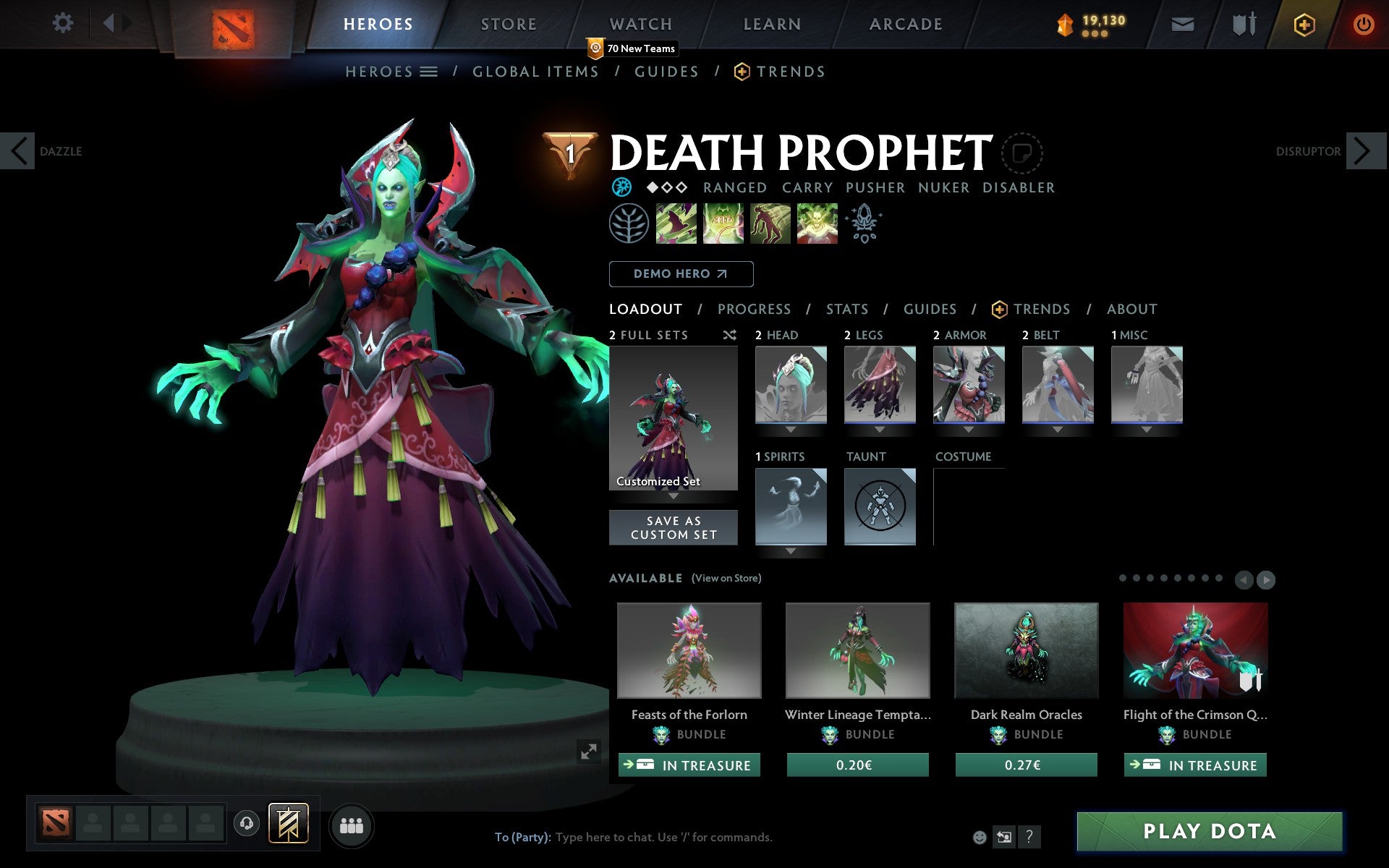1389x868 pixels.
Task: Open the party finder three-people icon
Action: coord(352,825)
